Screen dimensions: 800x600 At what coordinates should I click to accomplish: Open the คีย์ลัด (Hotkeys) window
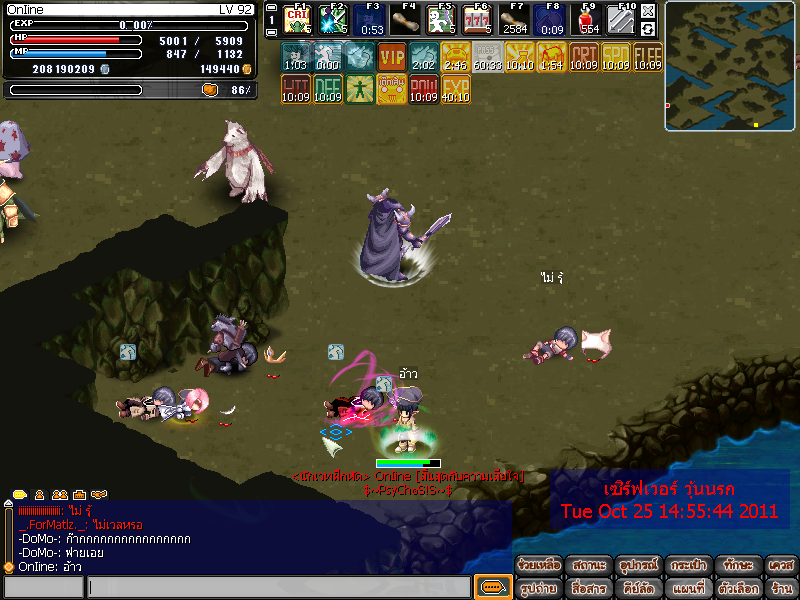coord(638,588)
